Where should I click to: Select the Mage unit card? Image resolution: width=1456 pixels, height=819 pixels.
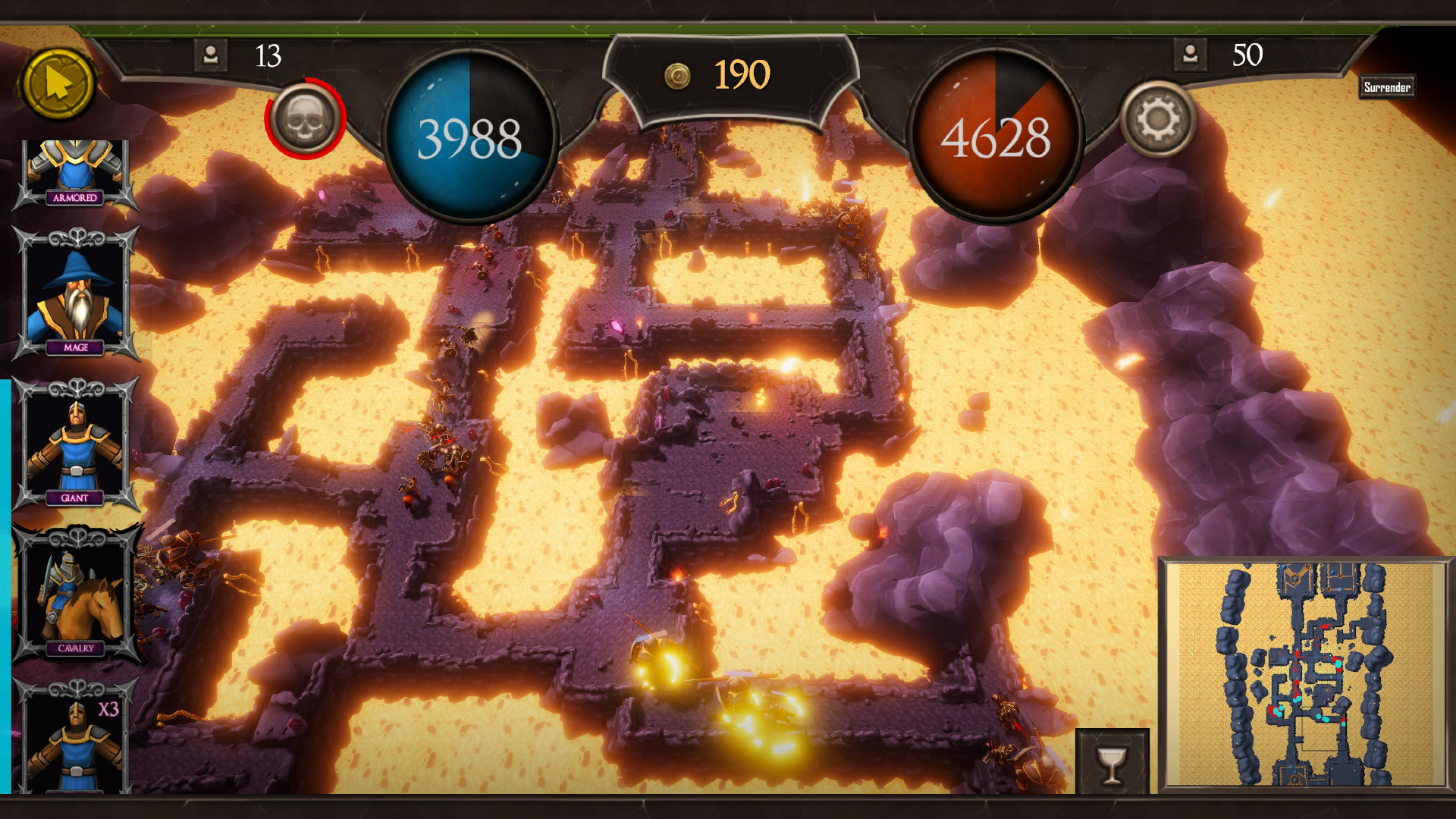[x=75, y=294]
